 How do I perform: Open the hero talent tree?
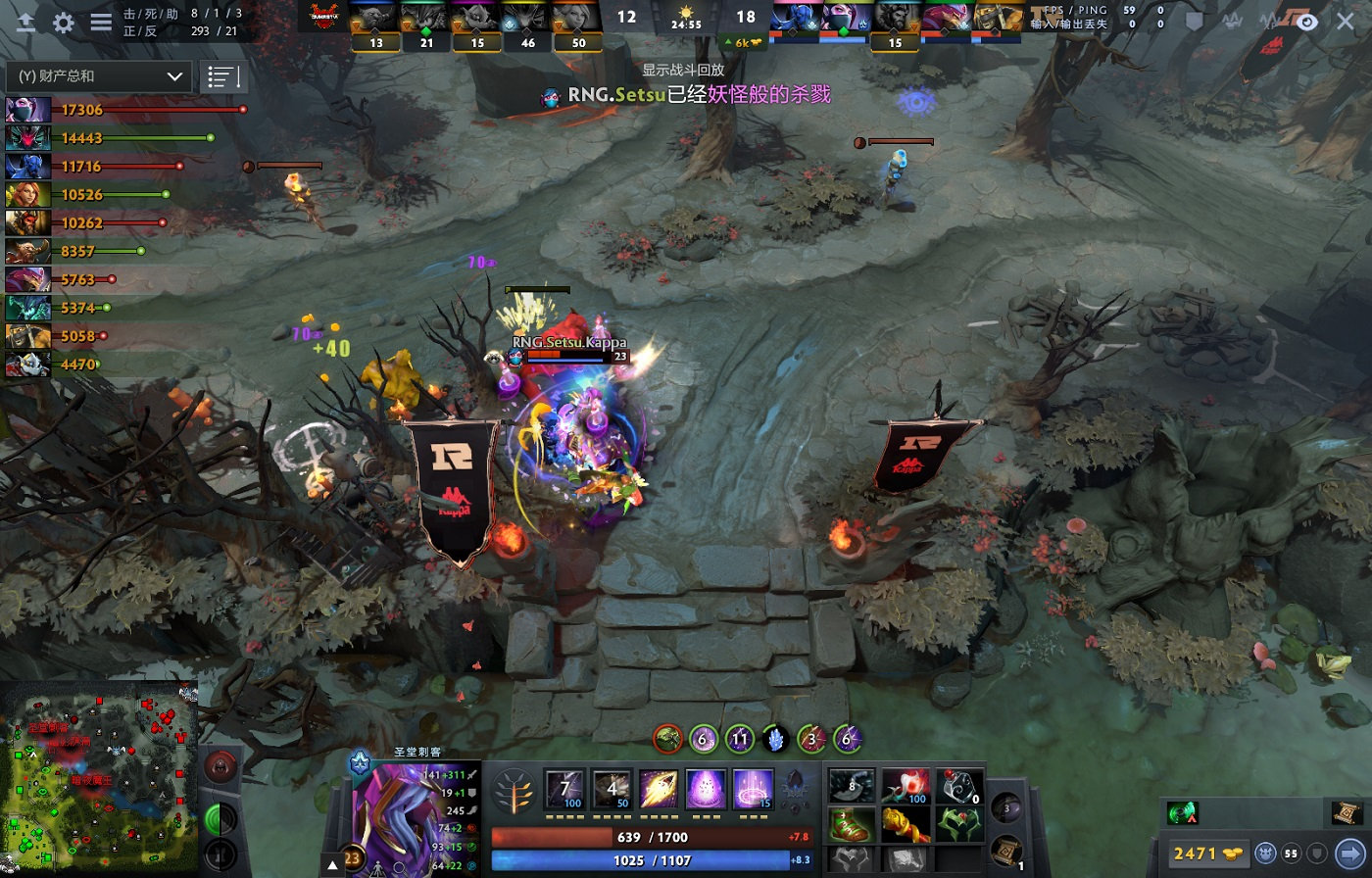[x=514, y=790]
